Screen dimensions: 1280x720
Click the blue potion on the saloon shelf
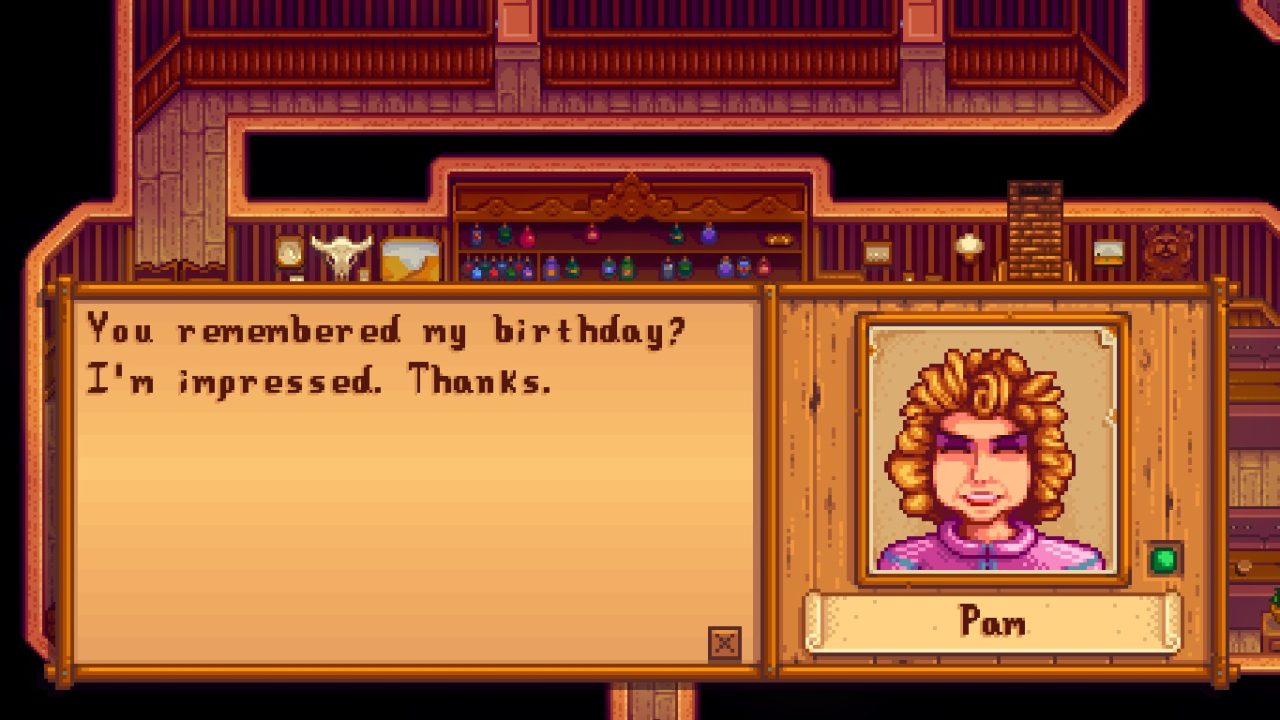tap(476, 236)
